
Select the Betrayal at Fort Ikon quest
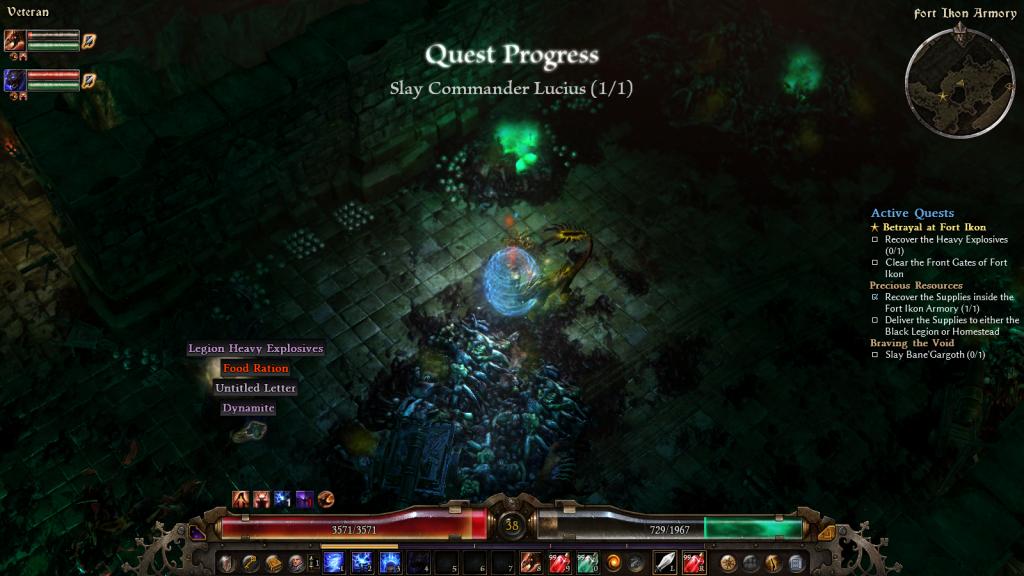[x=933, y=227]
